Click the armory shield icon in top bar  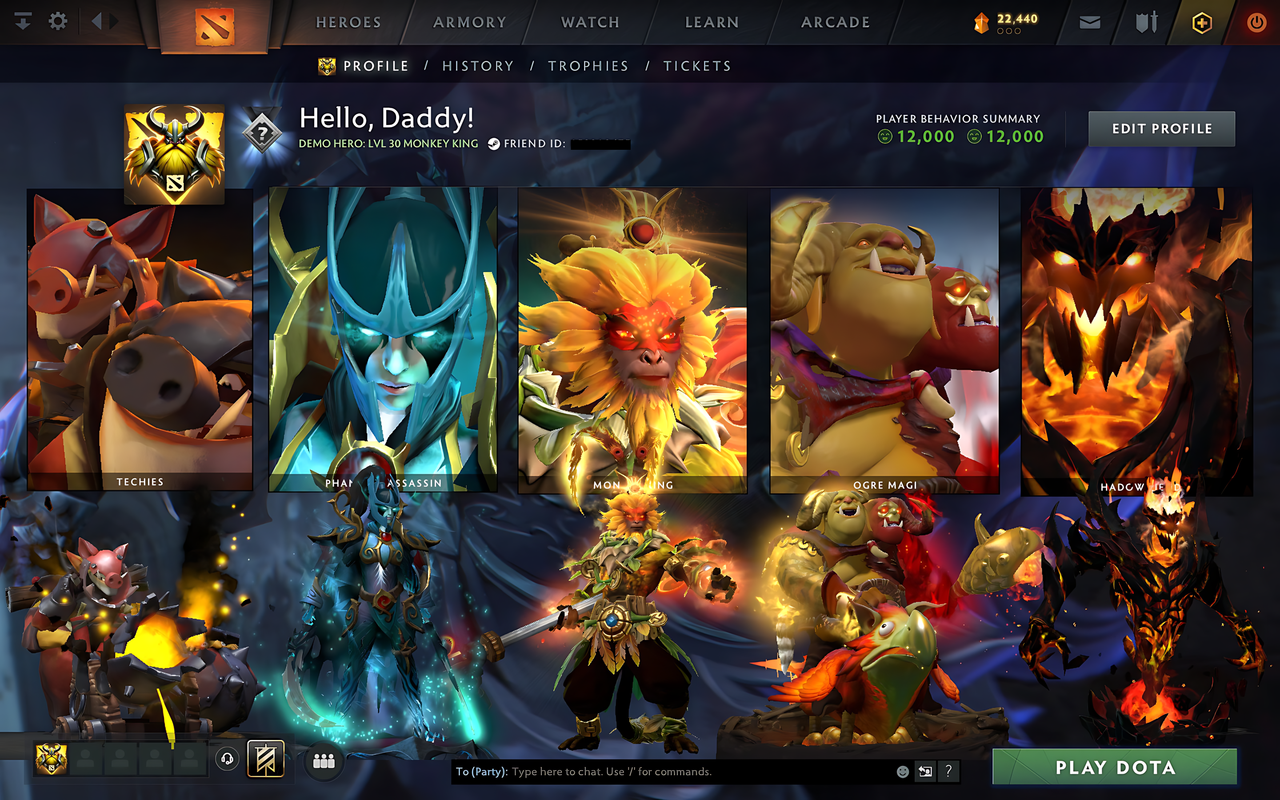(1144, 21)
